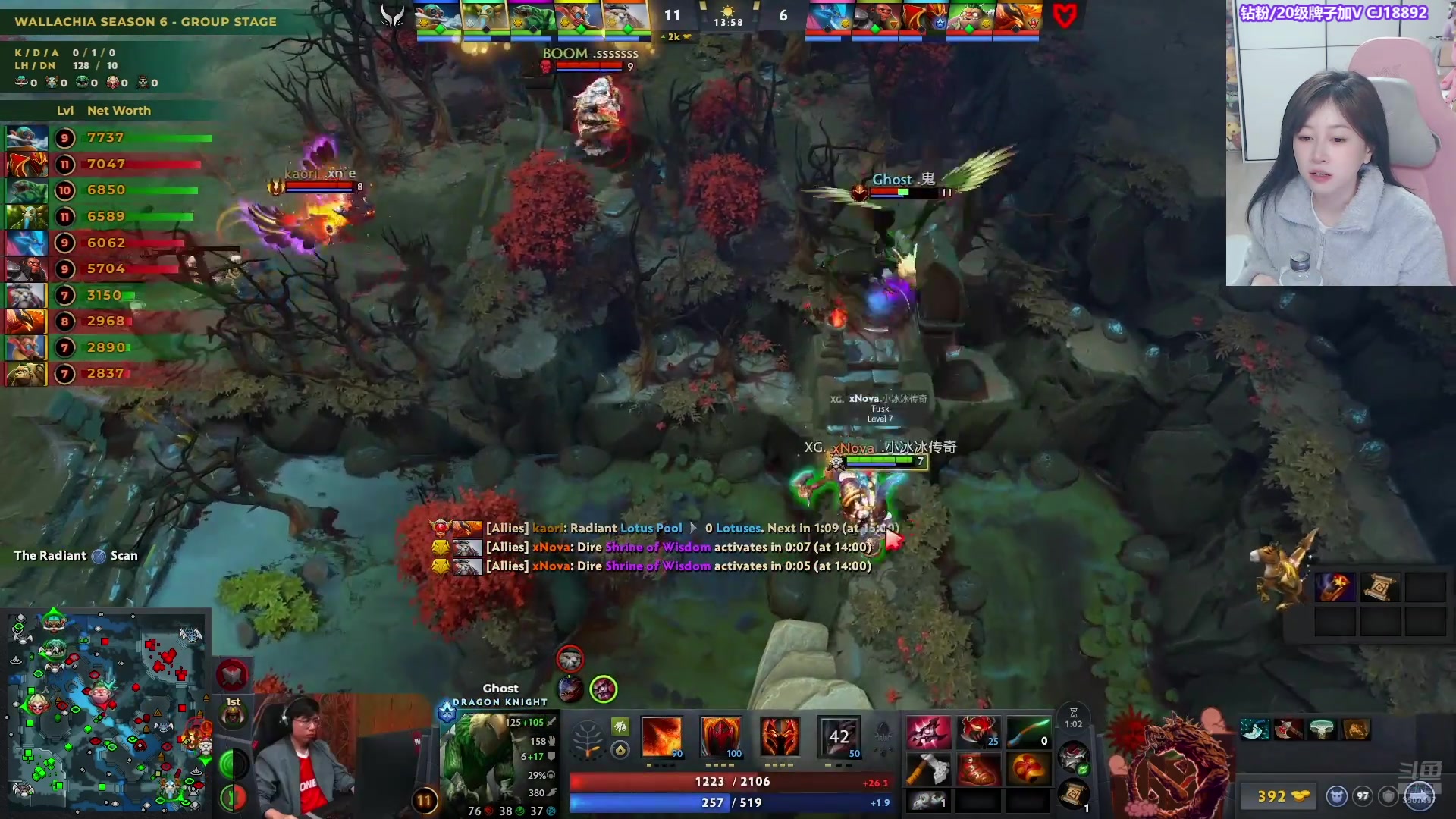The height and width of the screenshot is (819, 1456).
Task: Select the red Power Treads boots slot
Action: click(x=977, y=770)
